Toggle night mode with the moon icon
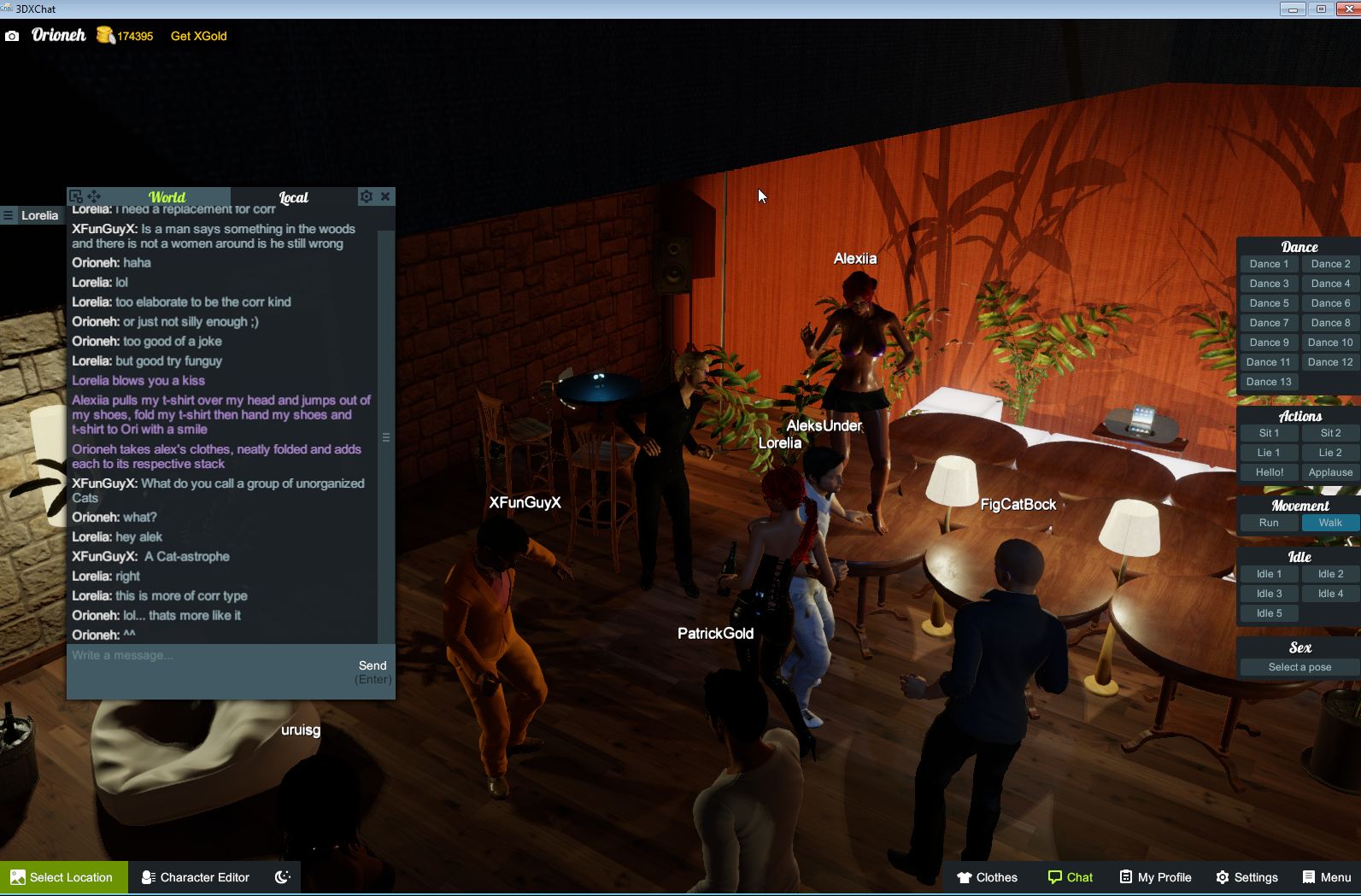The width and height of the screenshot is (1361, 896). point(282,877)
